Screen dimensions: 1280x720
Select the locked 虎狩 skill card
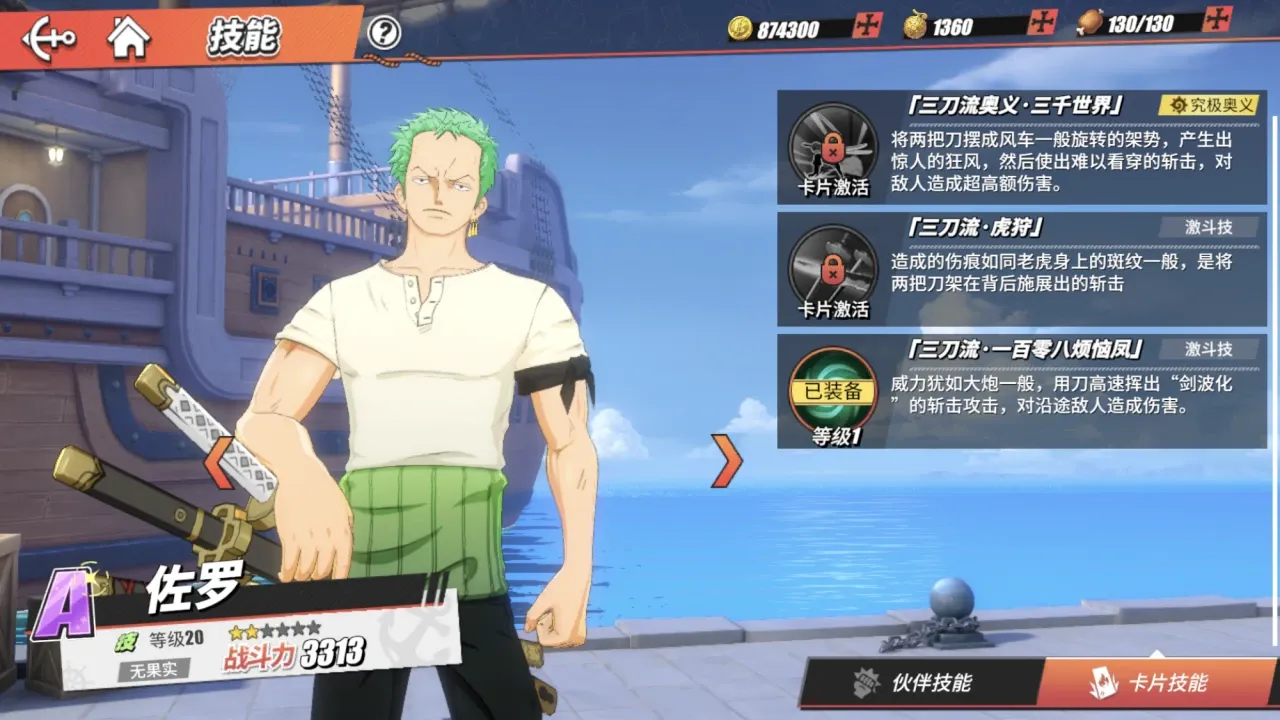1021,269
